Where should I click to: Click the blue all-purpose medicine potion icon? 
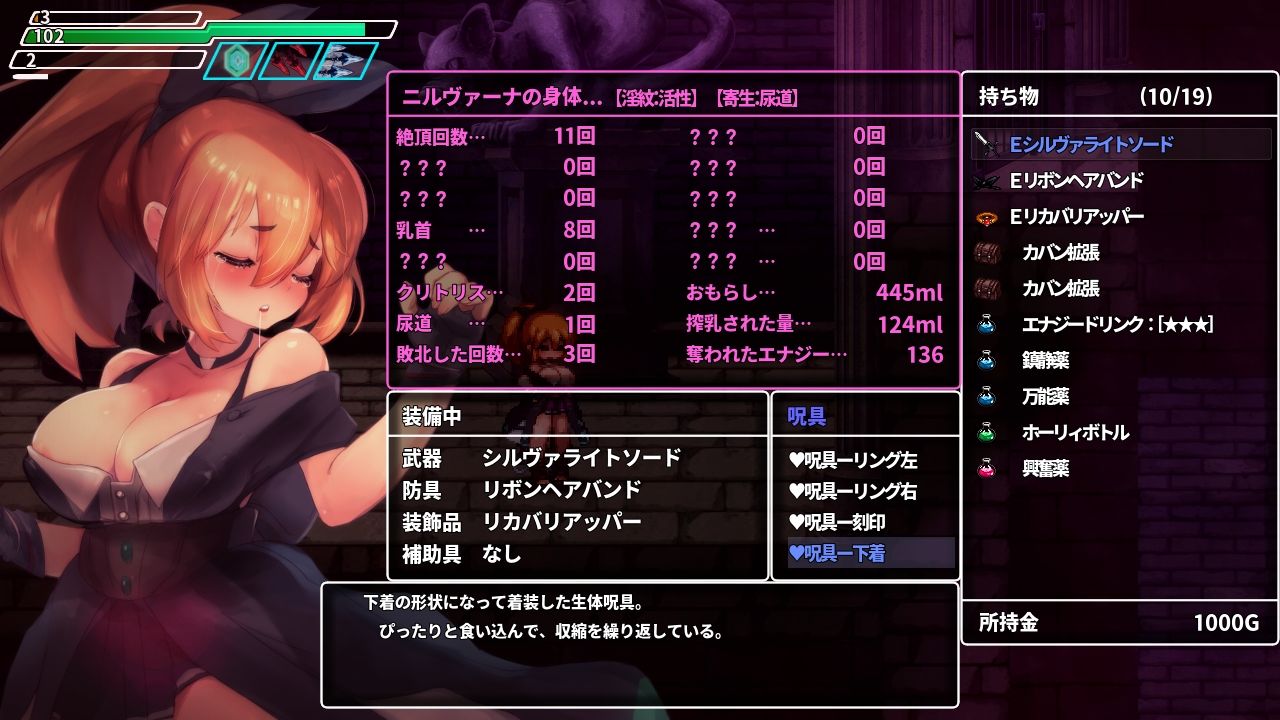(988, 397)
